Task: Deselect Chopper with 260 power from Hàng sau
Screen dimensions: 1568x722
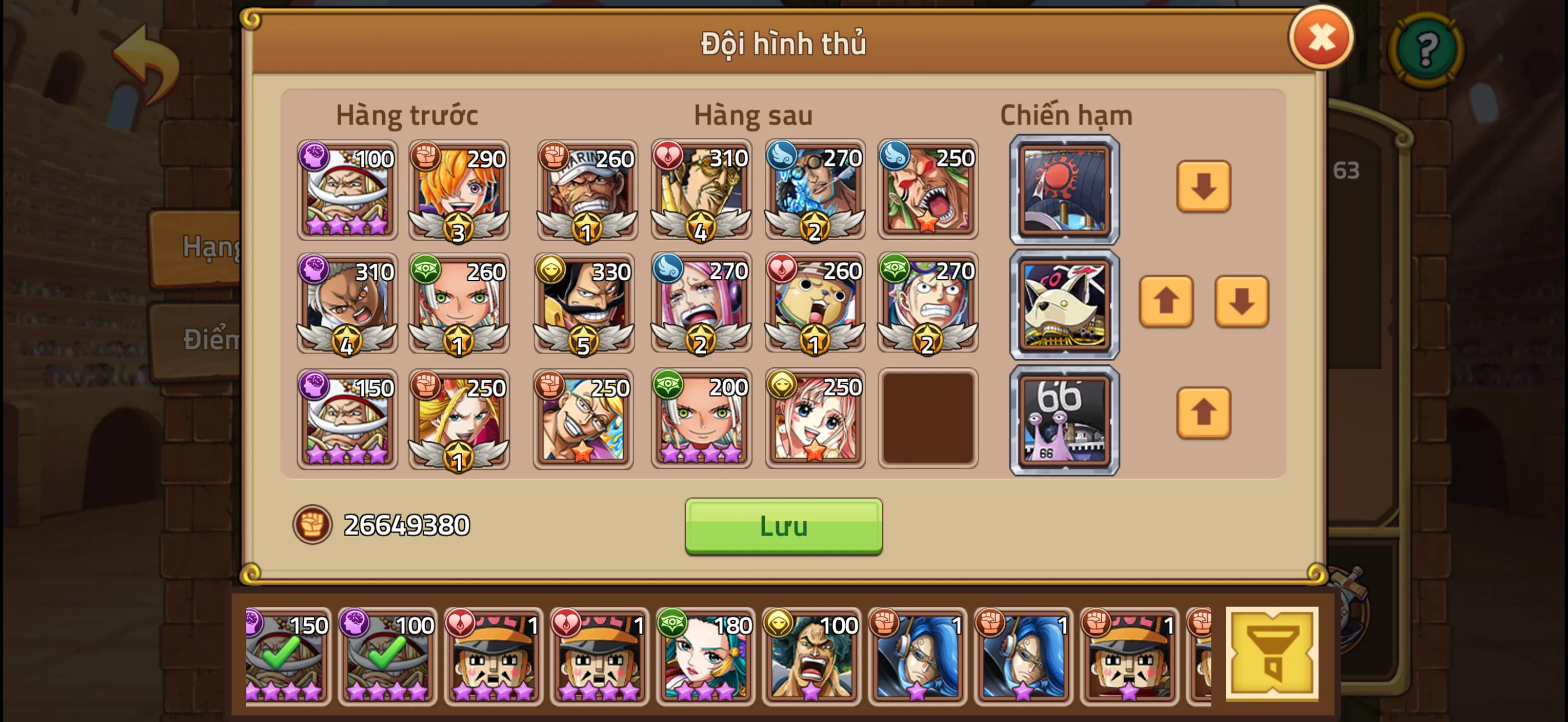Action: pyautogui.click(x=814, y=304)
